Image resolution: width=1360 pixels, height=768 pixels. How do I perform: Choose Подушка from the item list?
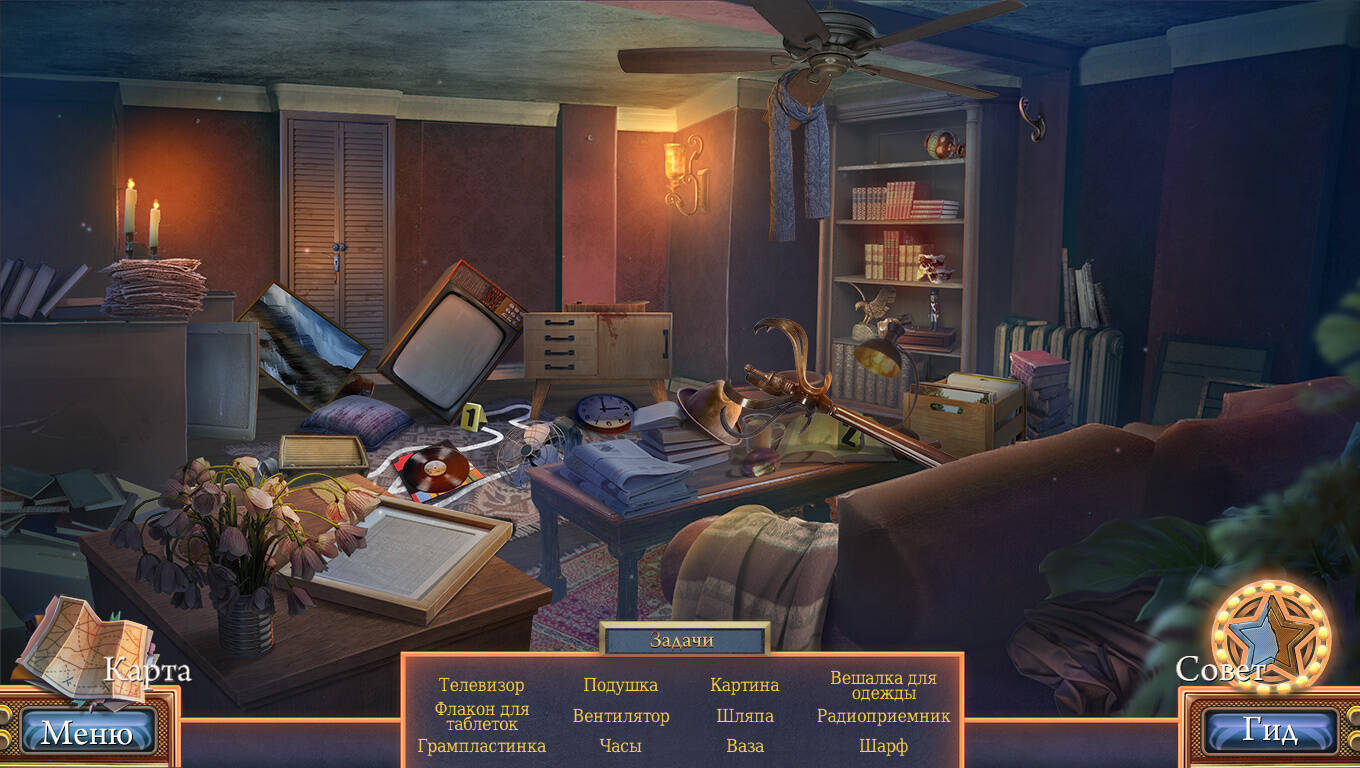click(x=620, y=685)
